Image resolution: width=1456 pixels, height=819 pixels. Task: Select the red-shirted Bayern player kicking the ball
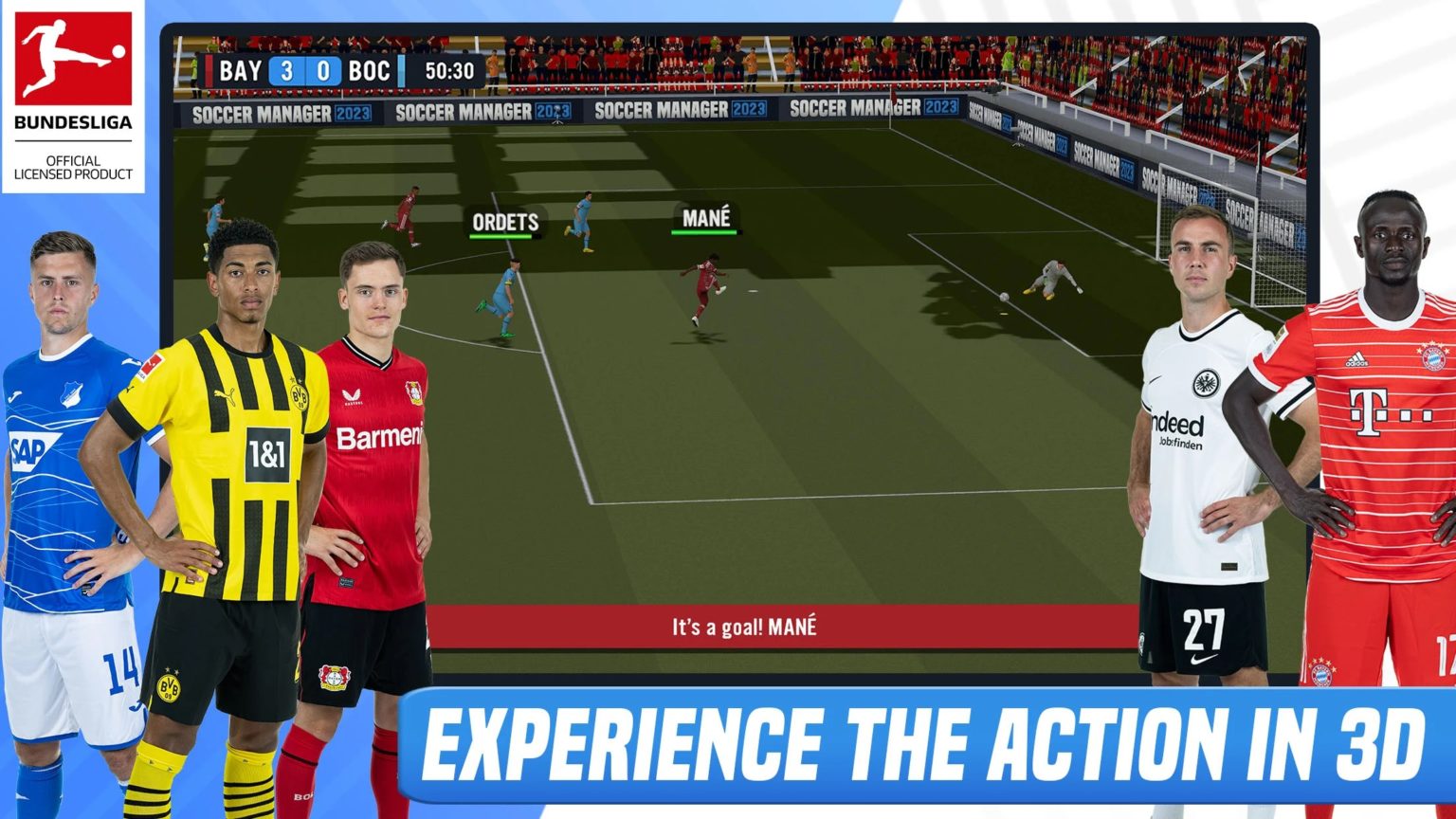706,284
